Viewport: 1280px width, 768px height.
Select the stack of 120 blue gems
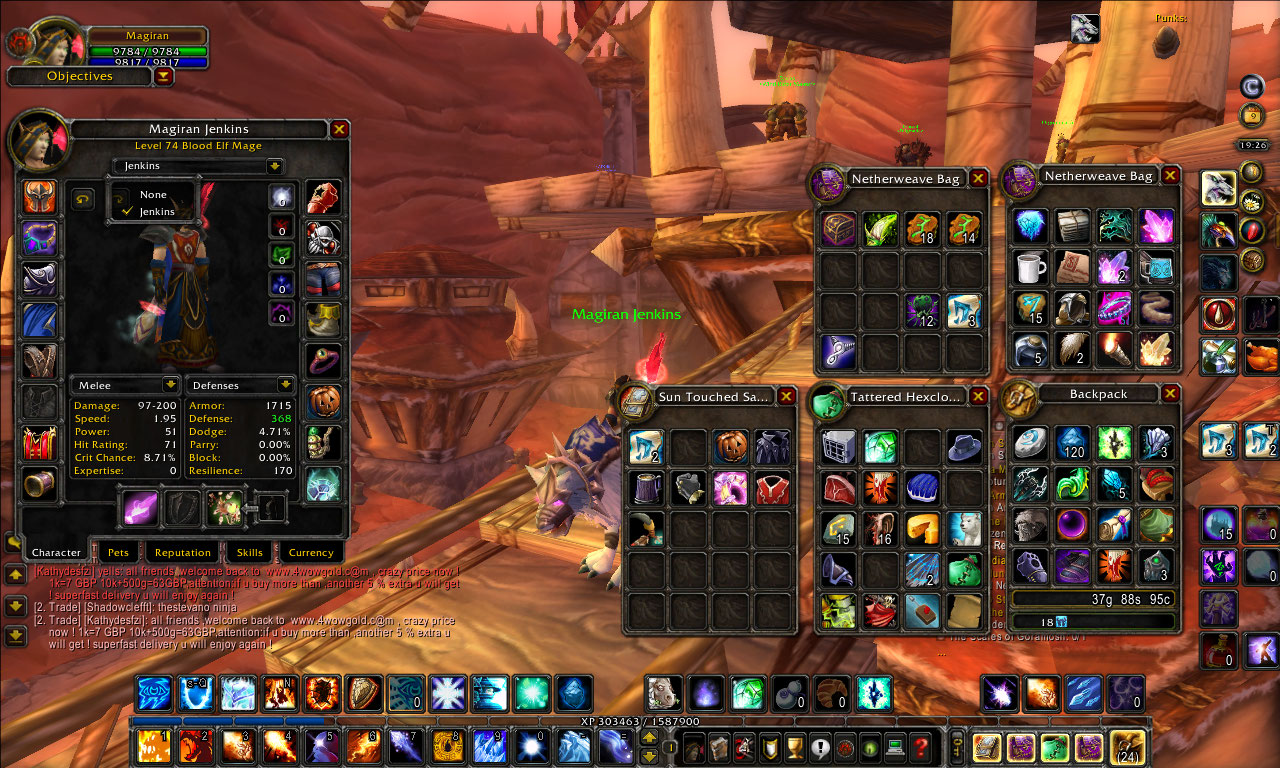click(x=1072, y=443)
